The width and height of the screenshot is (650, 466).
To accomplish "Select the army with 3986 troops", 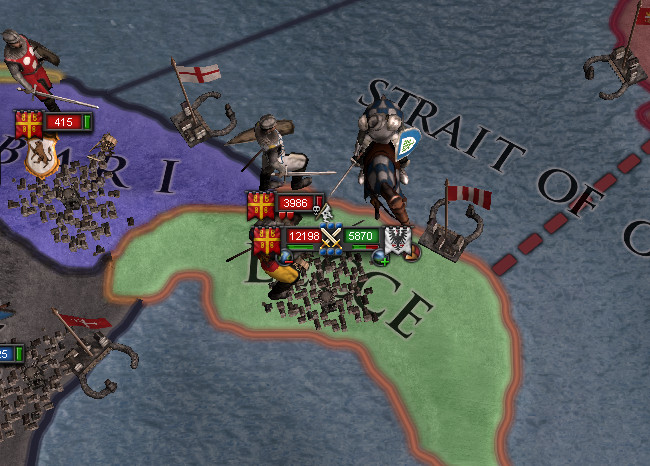I will 295,204.
